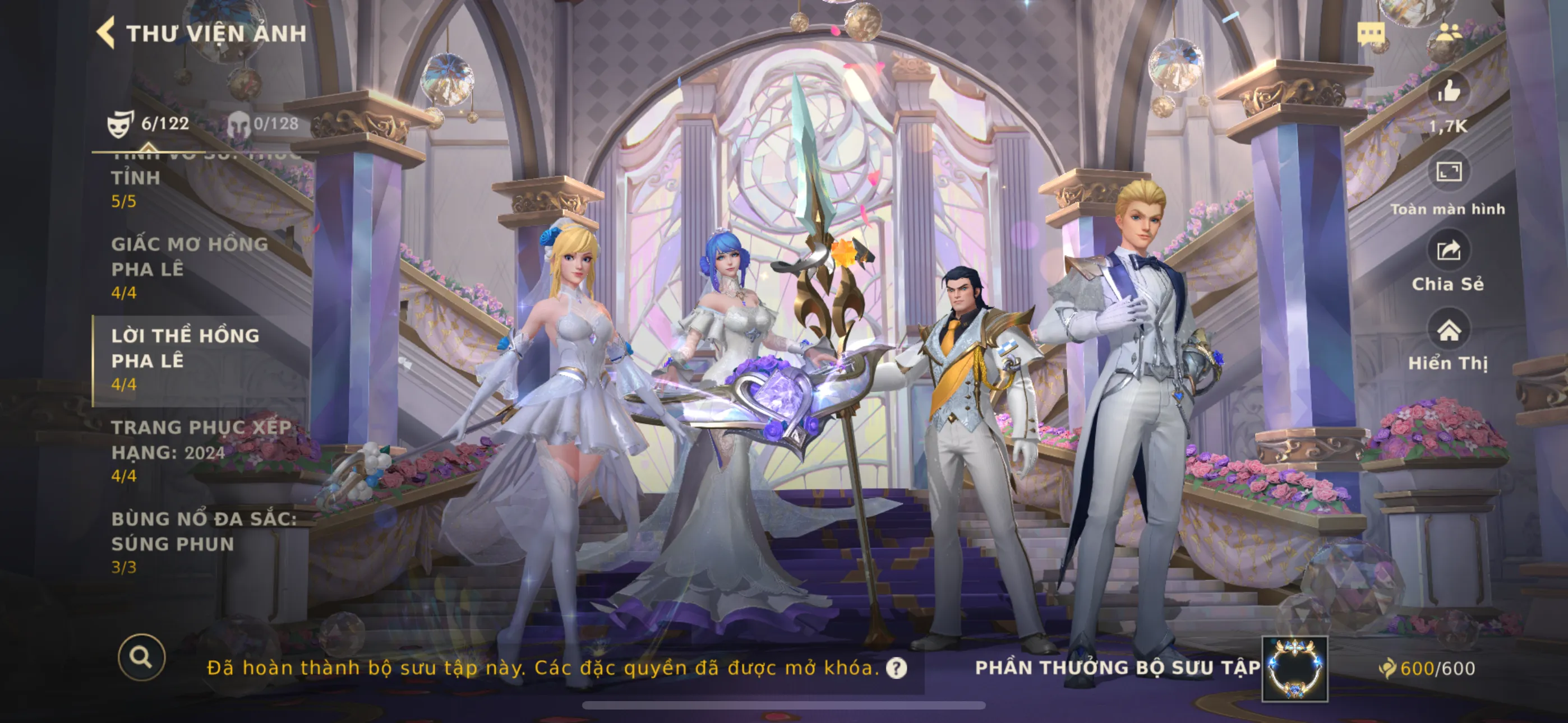
Task: Switch to the skins collection tab 6/122
Action: tap(149, 123)
